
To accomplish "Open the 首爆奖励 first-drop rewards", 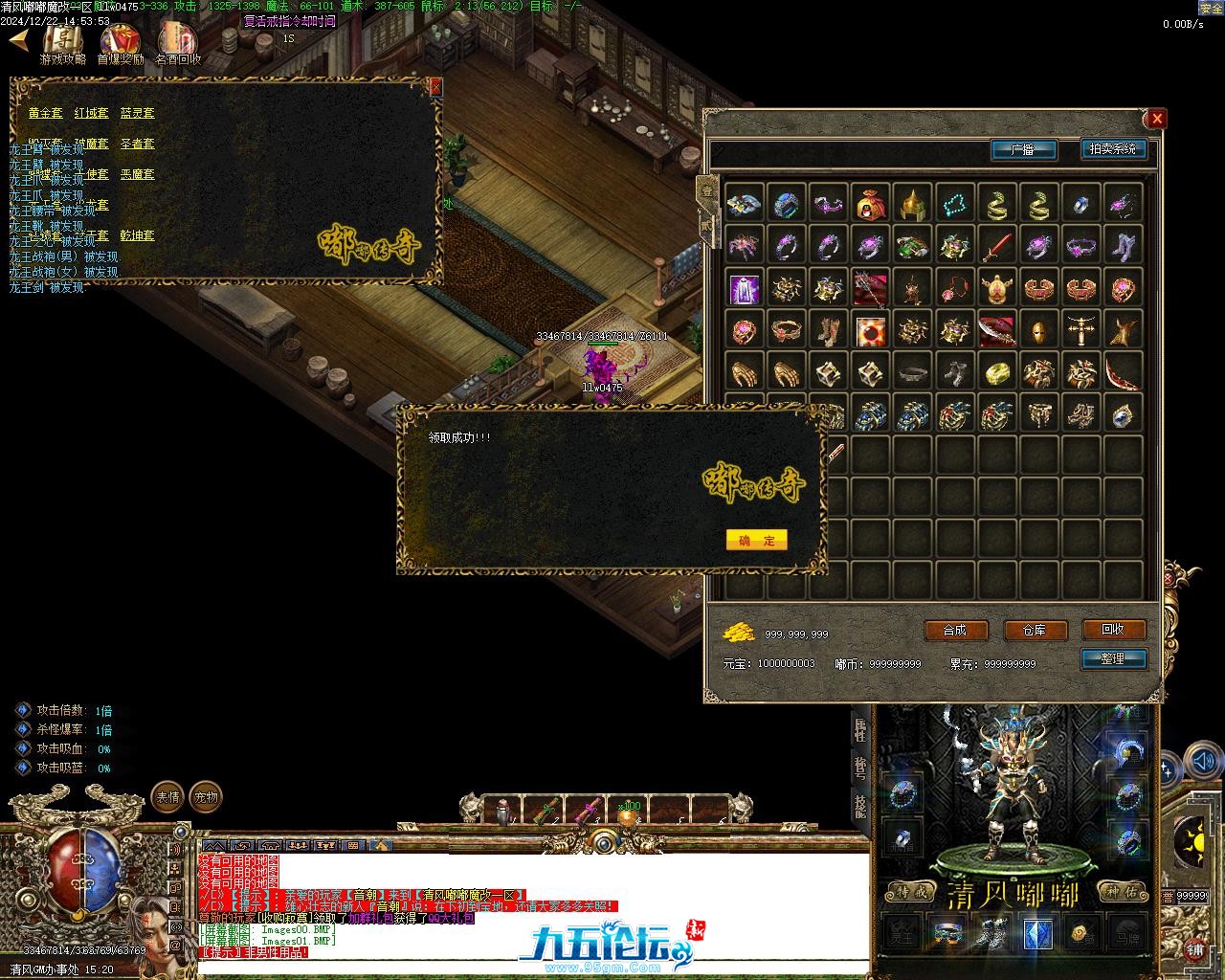I will pyautogui.click(x=120, y=43).
